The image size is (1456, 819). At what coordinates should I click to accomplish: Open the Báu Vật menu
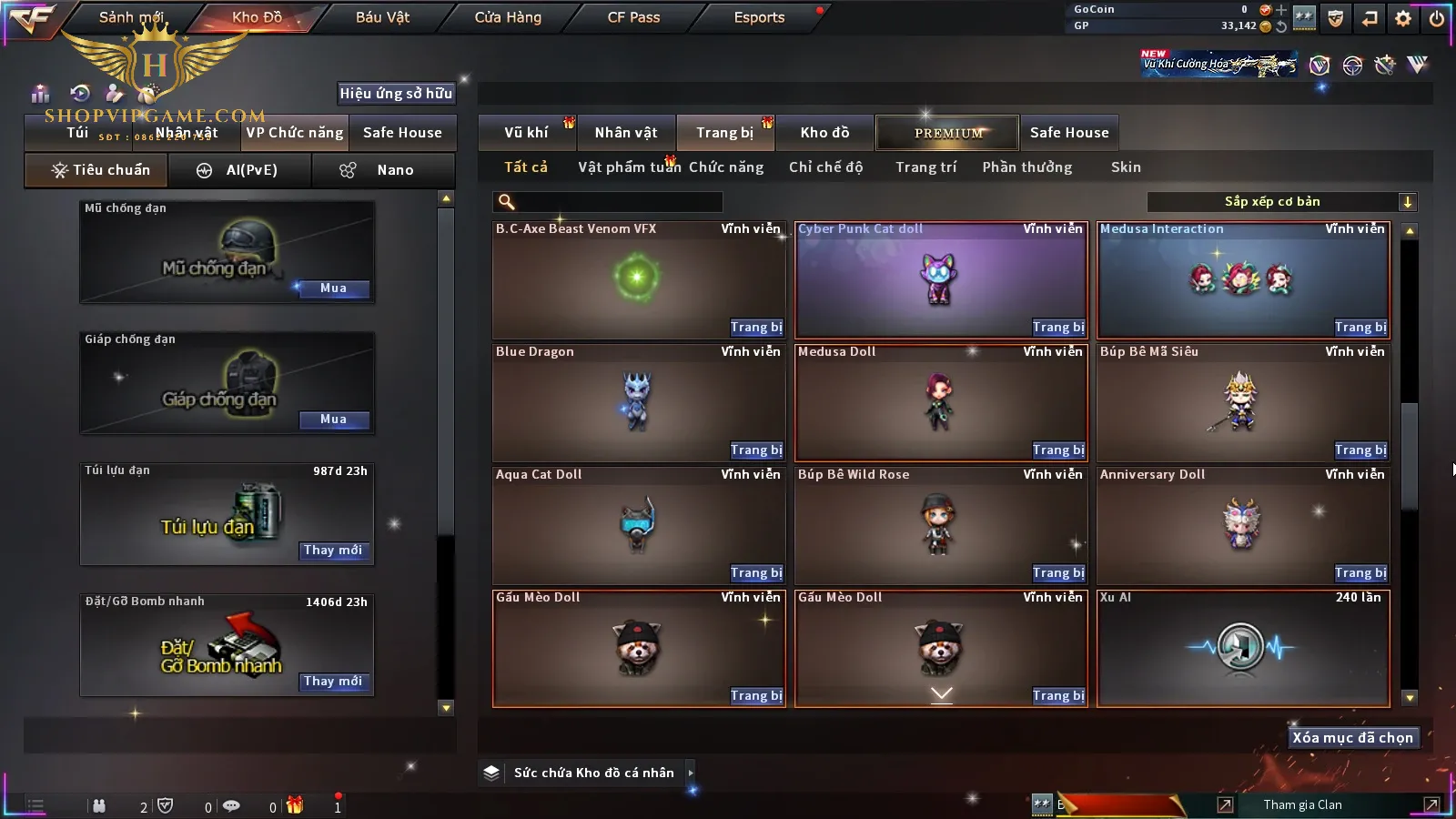382,17
